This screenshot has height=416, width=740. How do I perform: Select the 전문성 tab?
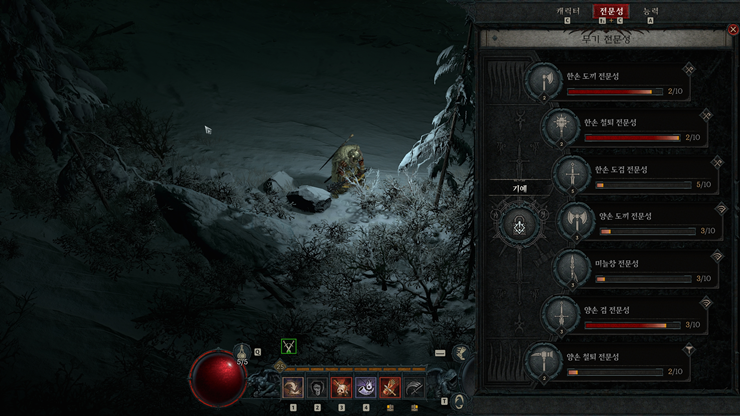[x=610, y=11]
